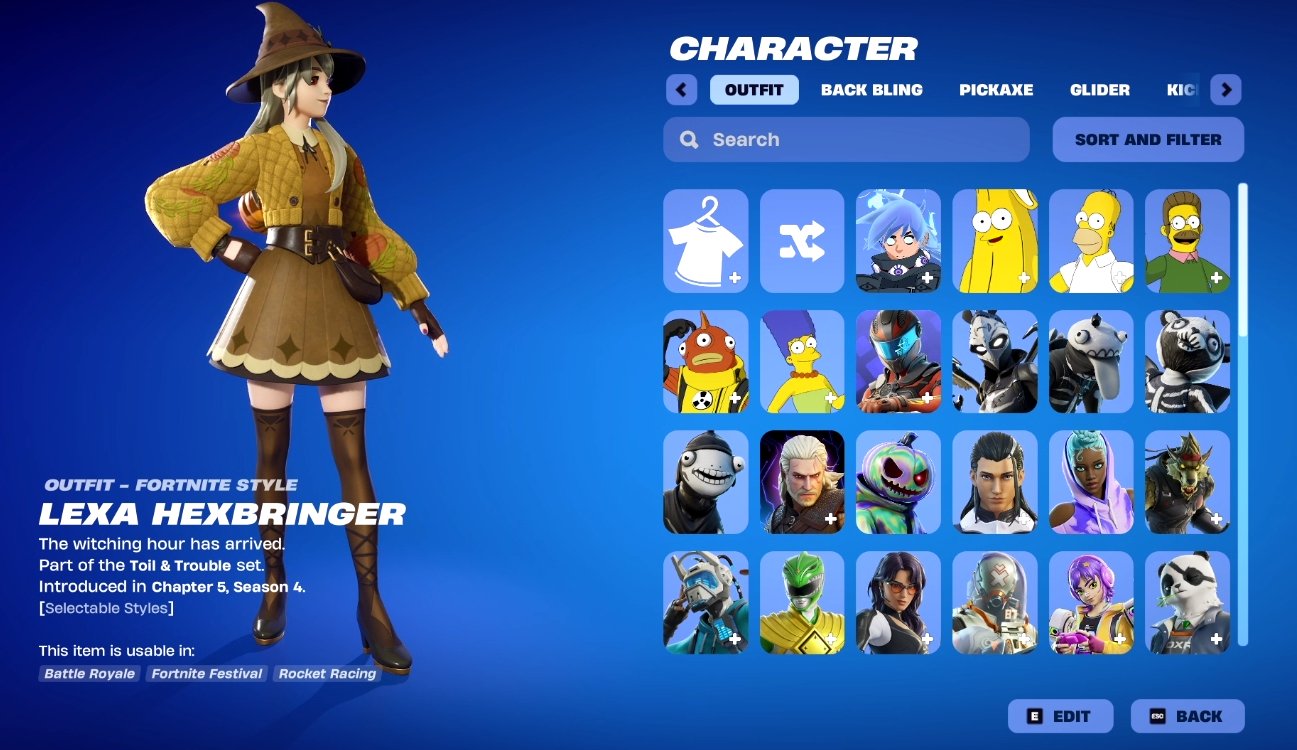This screenshot has width=1297, height=750.
Task: Select the Peely banana outfit
Action: [x=995, y=241]
